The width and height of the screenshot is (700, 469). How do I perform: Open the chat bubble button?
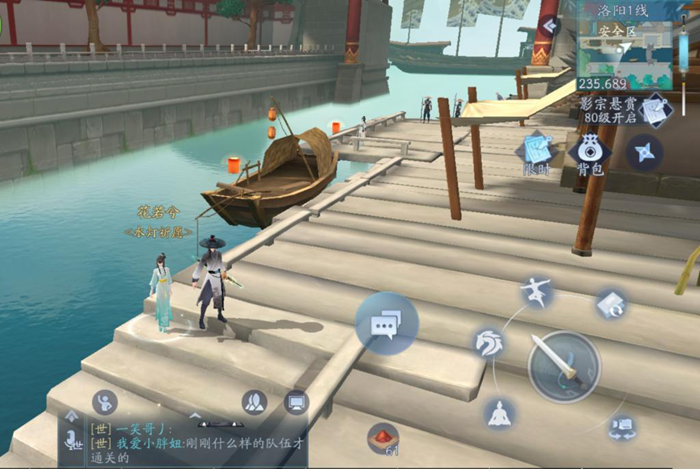coord(386,324)
